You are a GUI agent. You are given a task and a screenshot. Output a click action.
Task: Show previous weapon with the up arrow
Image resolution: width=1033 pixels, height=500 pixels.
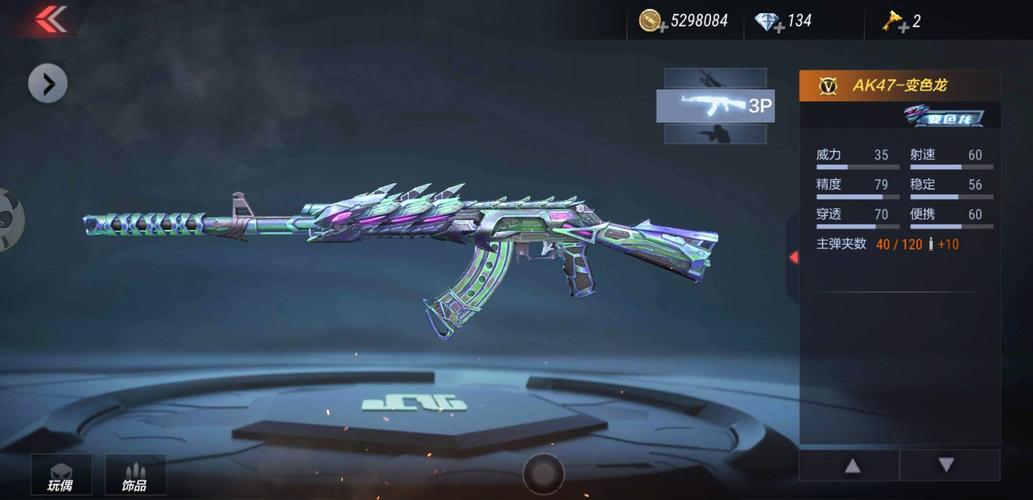(x=852, y=465)
